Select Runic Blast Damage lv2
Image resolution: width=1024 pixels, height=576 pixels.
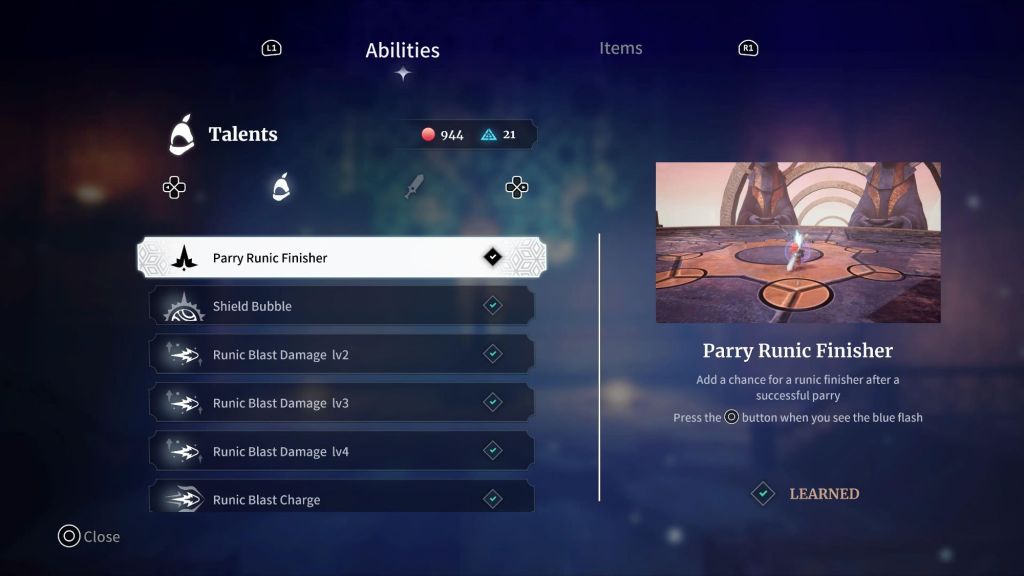[341, 354]
